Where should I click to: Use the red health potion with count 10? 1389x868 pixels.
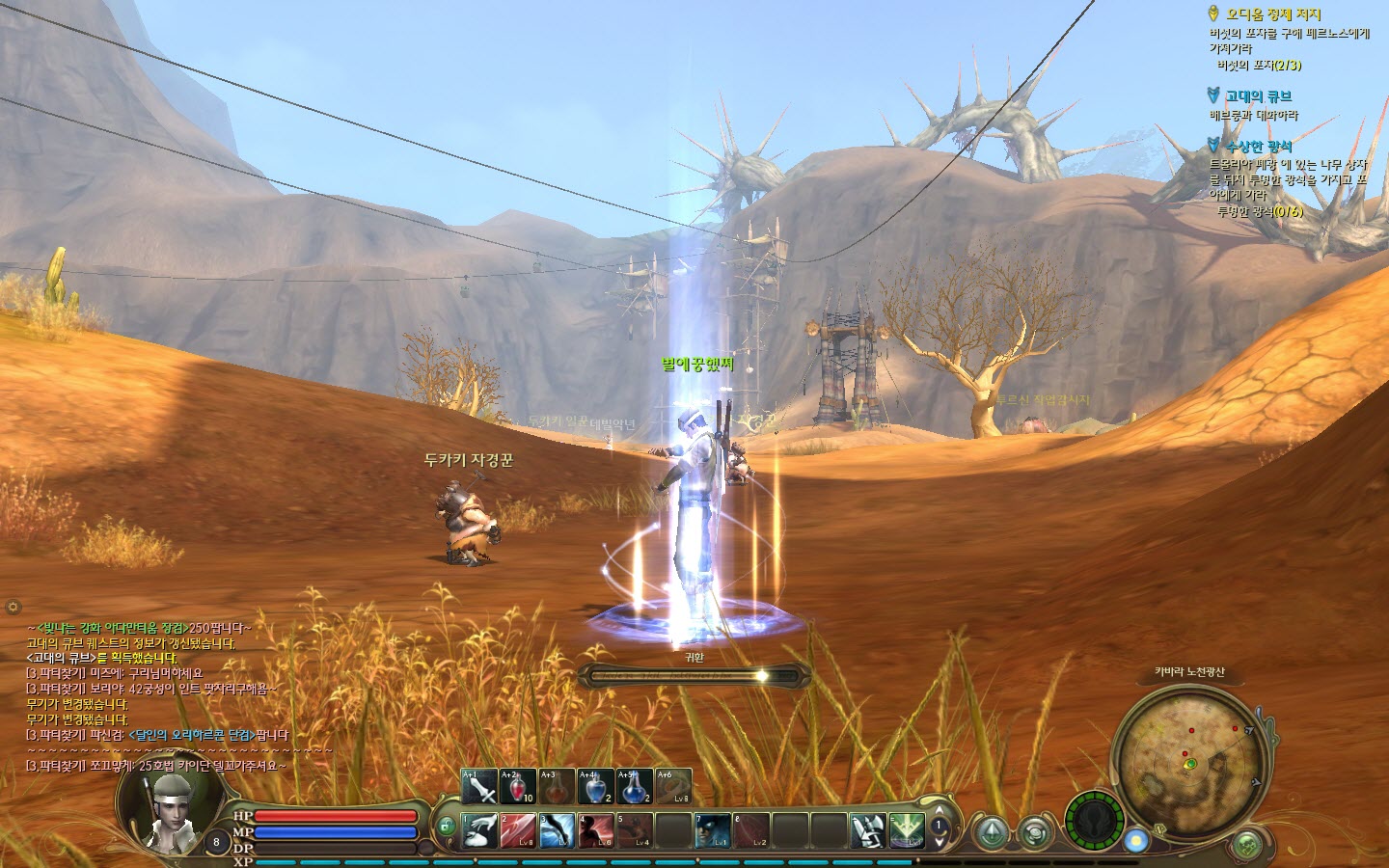[x=518, y=787]
